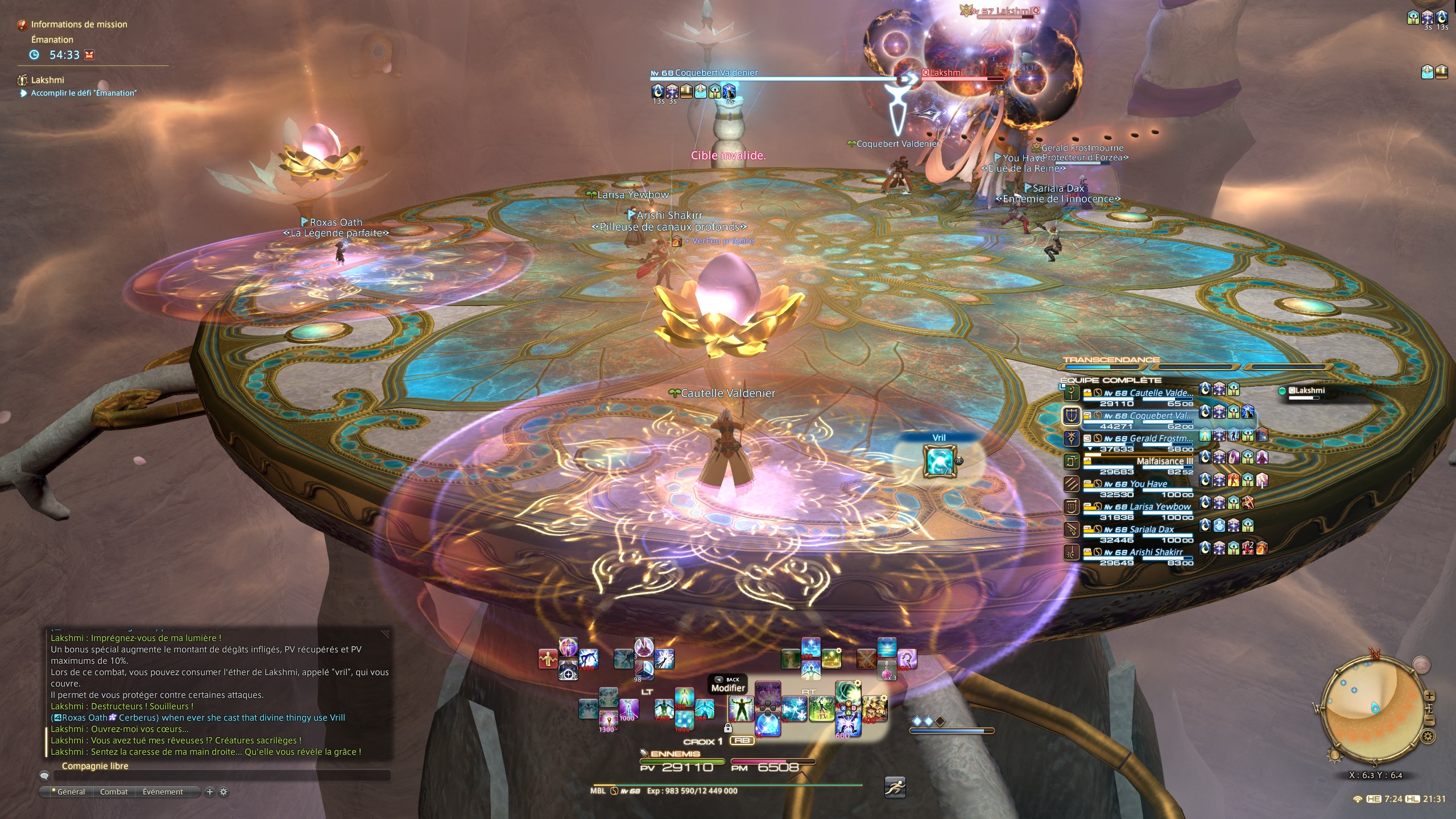Toggle the sprint running-figure icon

click(895, 787)
